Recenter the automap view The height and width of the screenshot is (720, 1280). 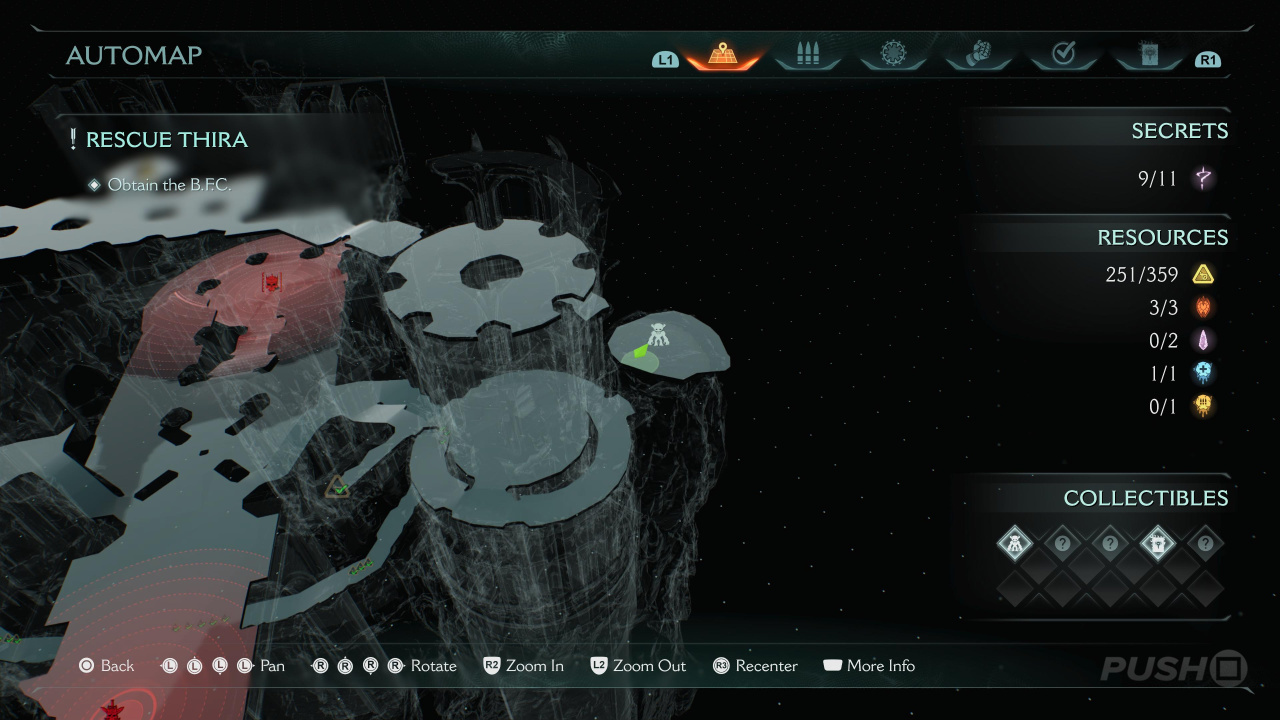[755, 666]
